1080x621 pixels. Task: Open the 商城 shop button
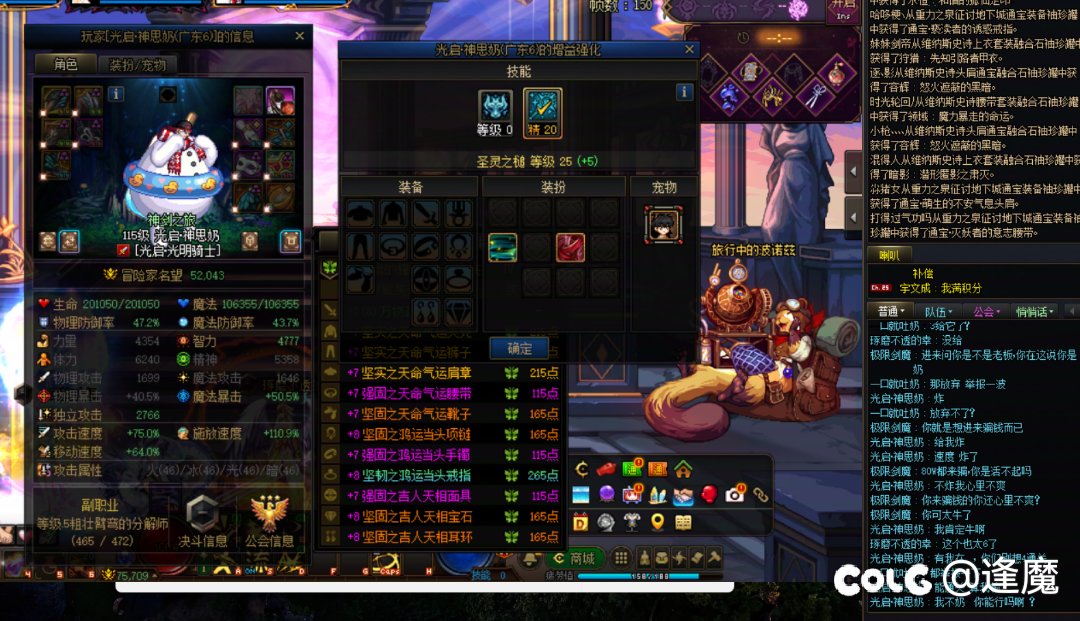(574, 558)
